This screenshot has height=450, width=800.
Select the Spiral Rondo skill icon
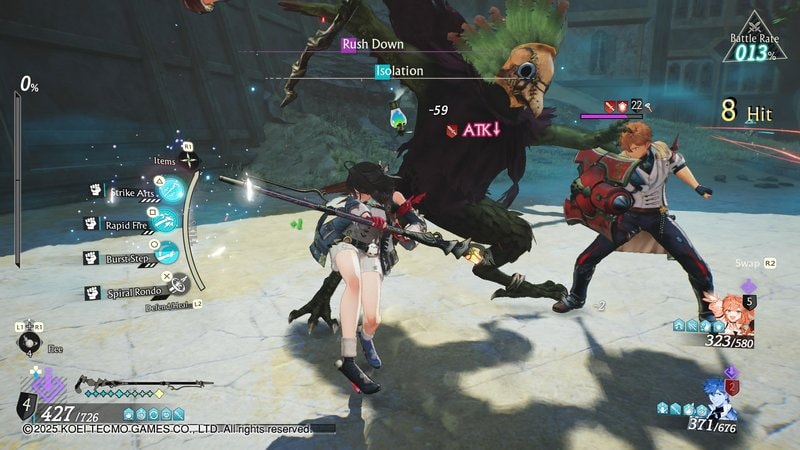click(176, 285)
